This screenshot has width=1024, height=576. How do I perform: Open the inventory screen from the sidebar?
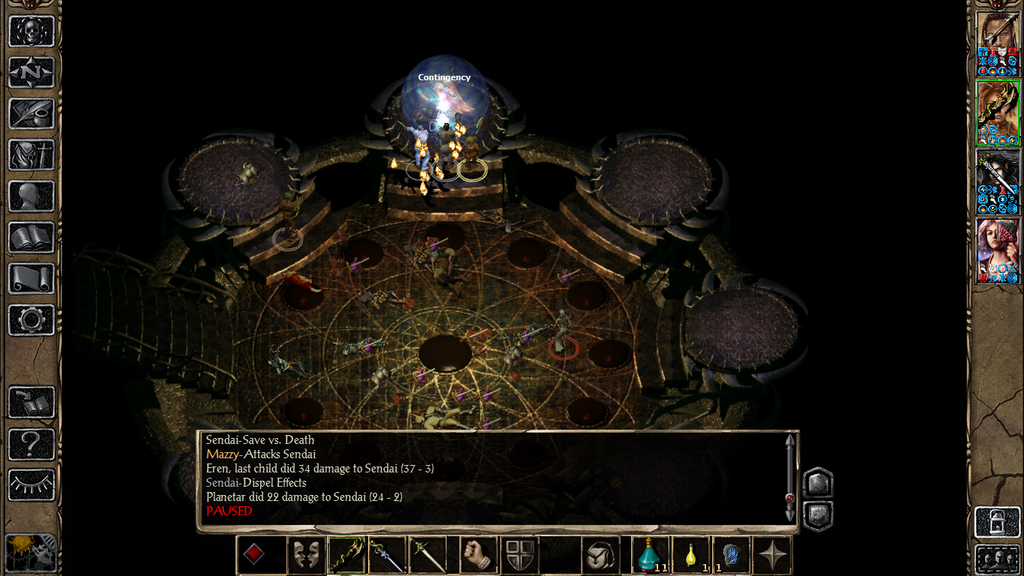(31, 154)
